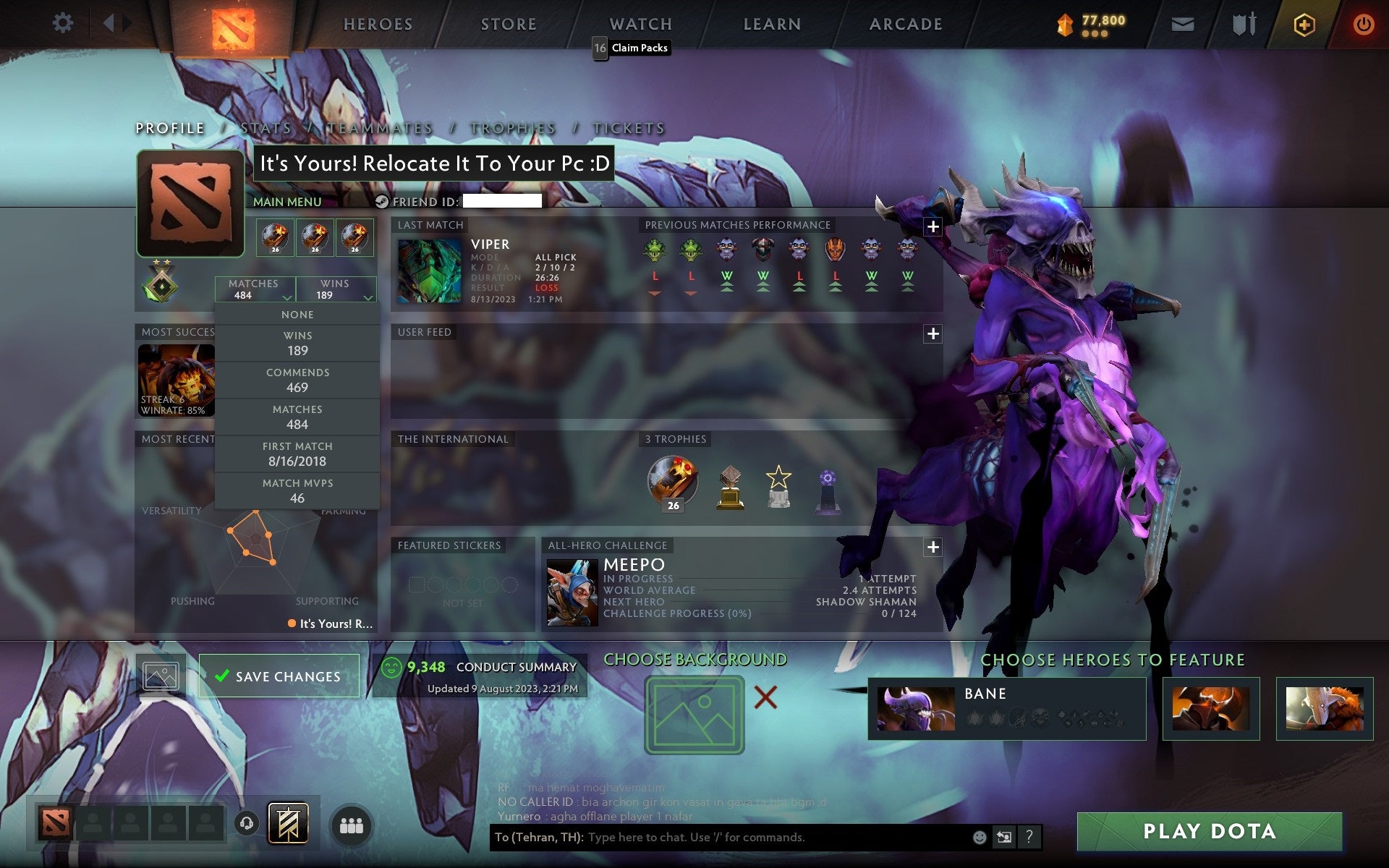Open the music player icon near party slots
Image resolution: width=1389 pixels, height=868 pixels.
click(246, 823)
